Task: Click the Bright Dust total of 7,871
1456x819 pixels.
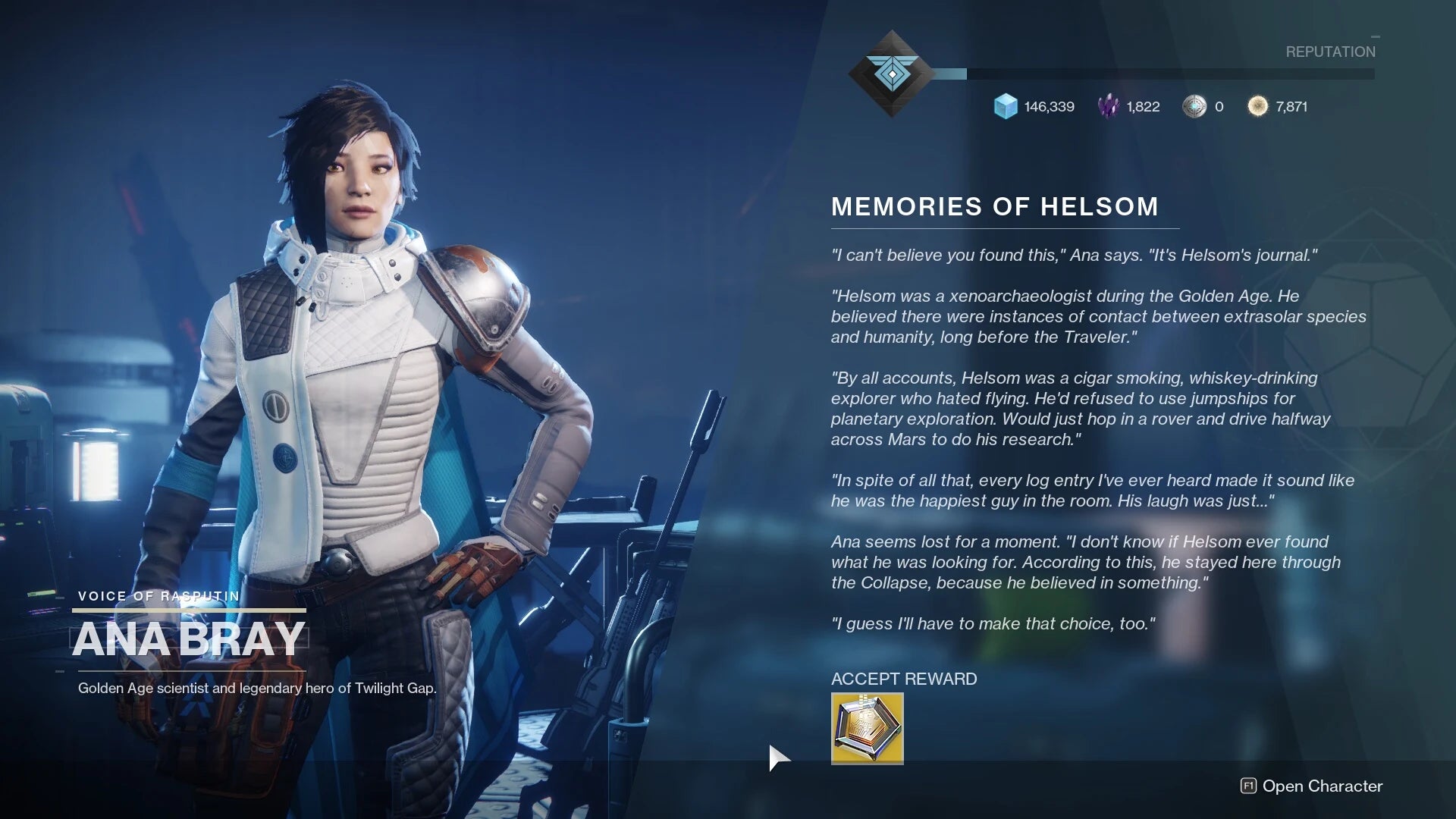Action: coord(1291,106)
